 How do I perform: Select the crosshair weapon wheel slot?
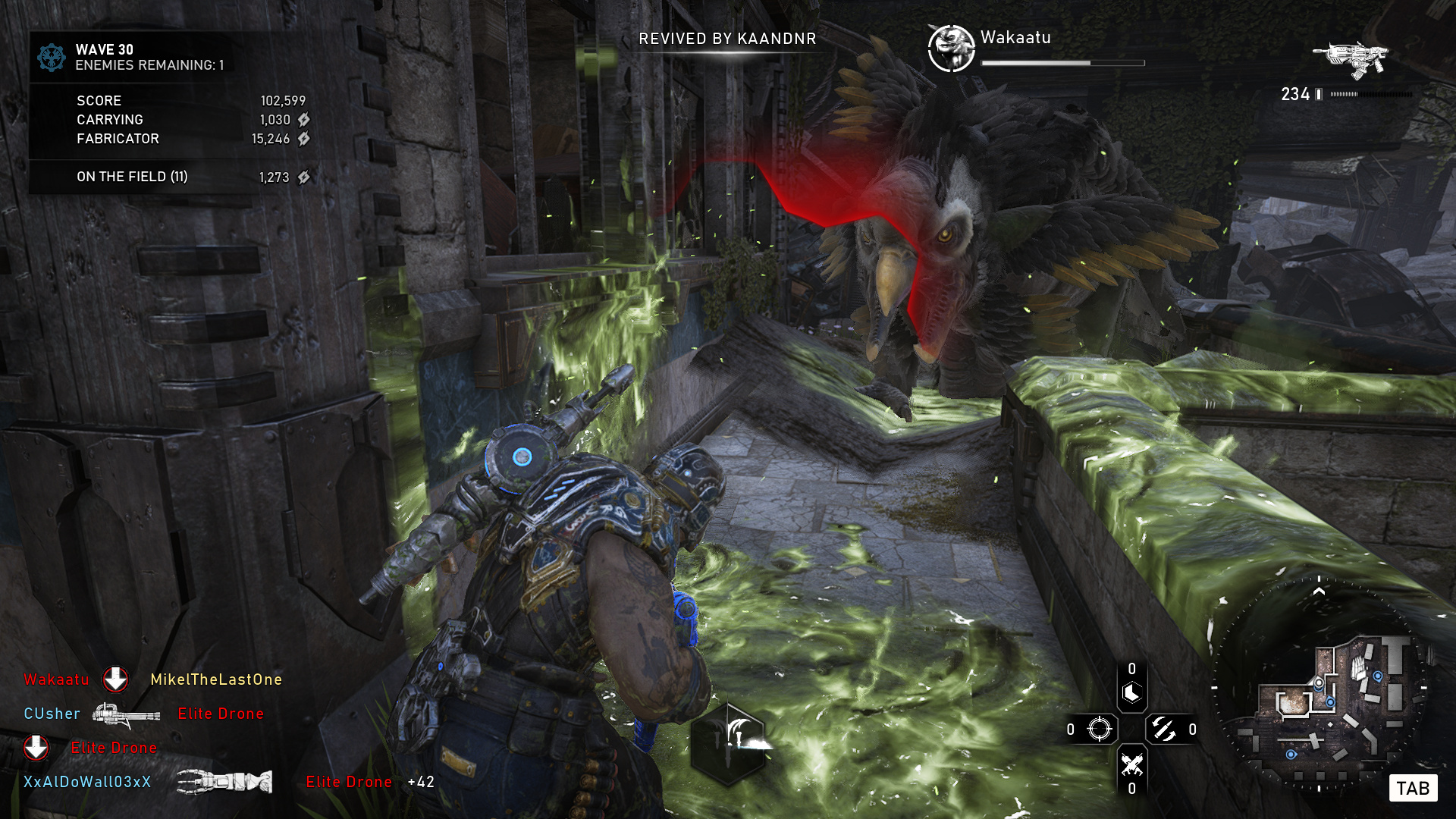pyautogui.click(x=1099, y=730)
